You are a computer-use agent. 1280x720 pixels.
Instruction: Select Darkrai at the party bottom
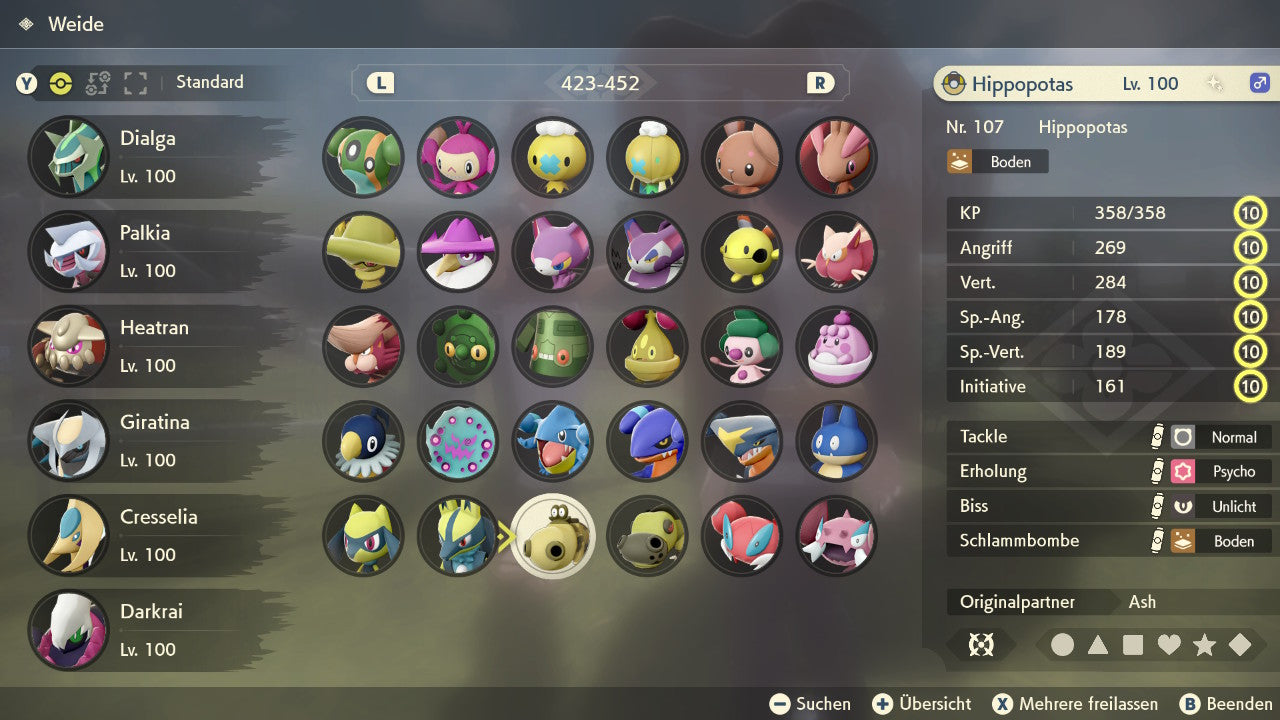pos(150,629)
